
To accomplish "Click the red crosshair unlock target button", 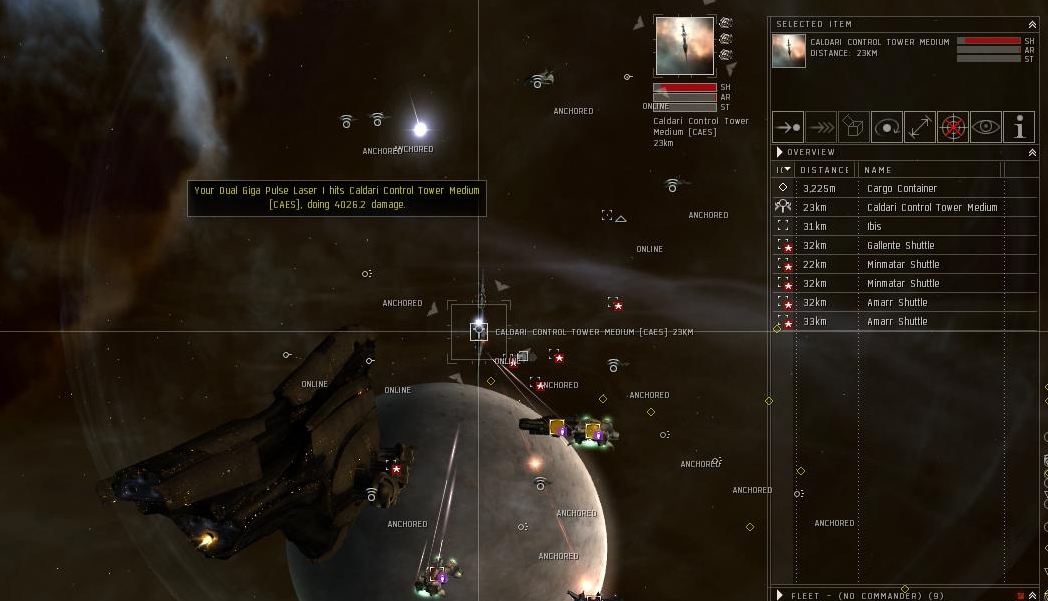I will pos(953,127).
